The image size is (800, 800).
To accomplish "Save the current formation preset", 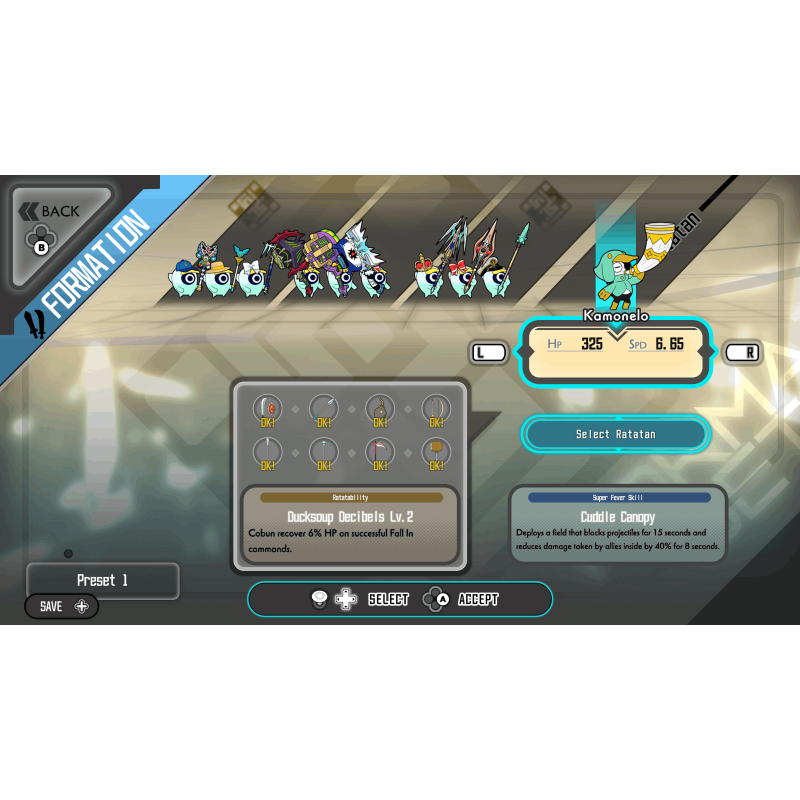I will [x=62, y=606].
